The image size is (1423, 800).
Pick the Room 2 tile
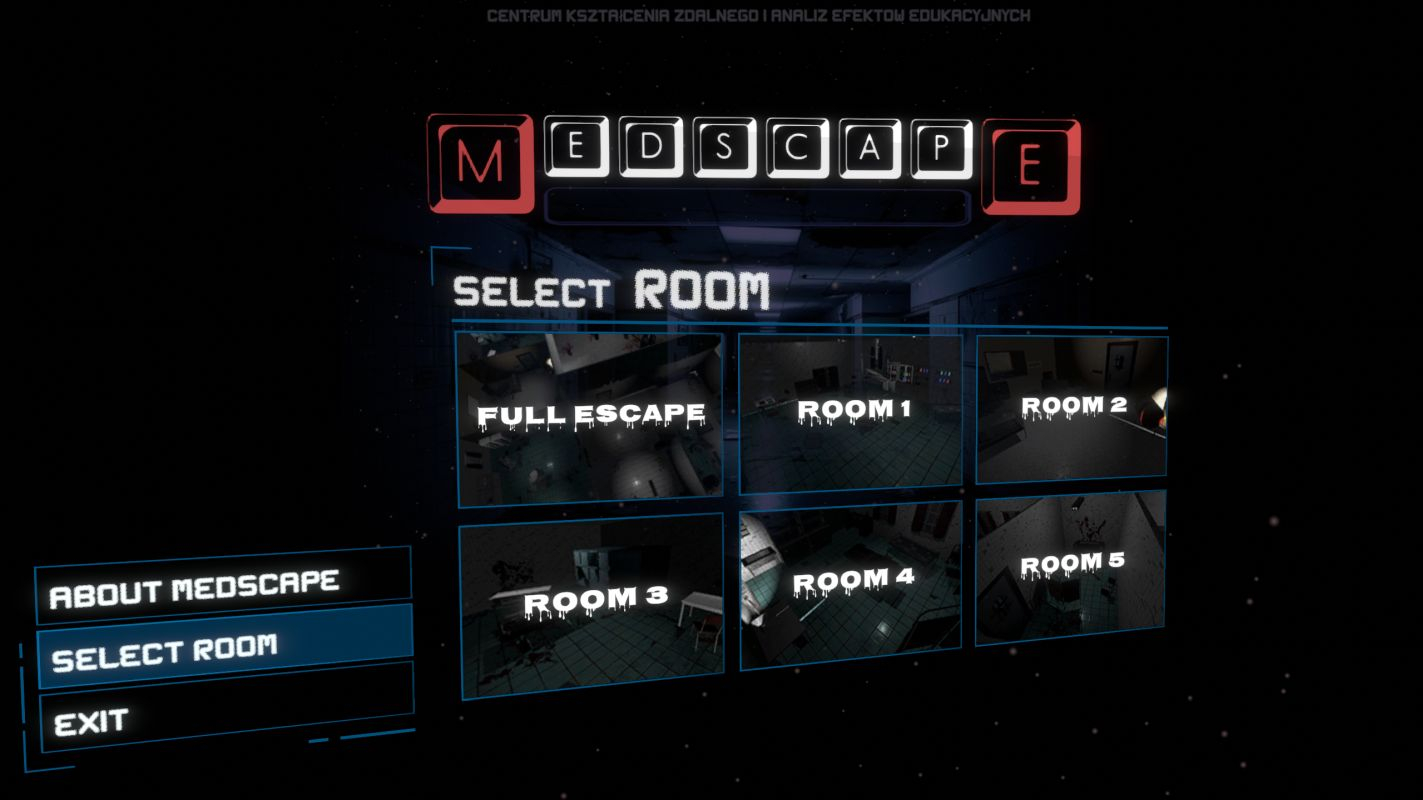pos(1071,408)
